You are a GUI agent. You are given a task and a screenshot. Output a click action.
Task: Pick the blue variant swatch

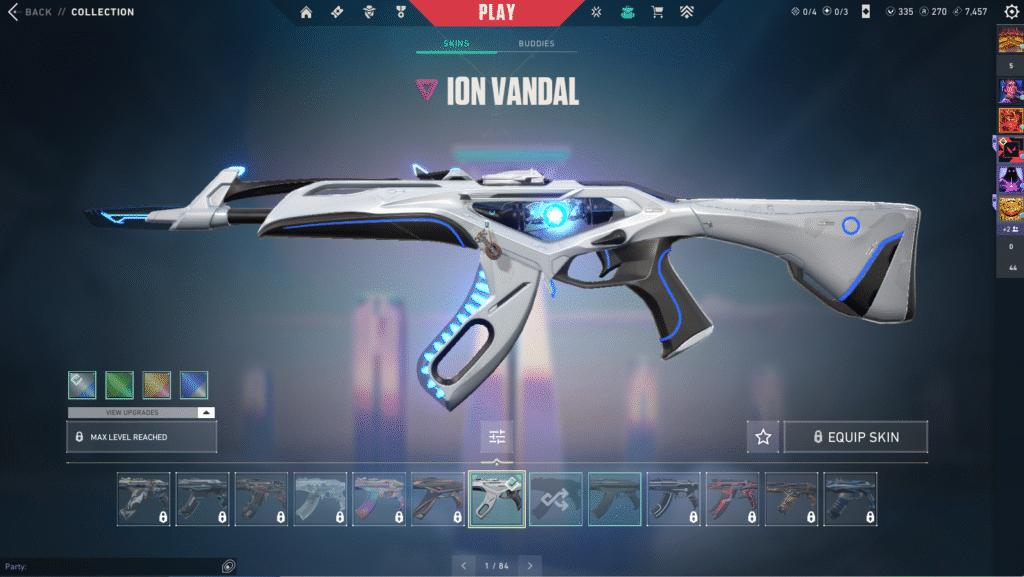[x=194, y=385]
